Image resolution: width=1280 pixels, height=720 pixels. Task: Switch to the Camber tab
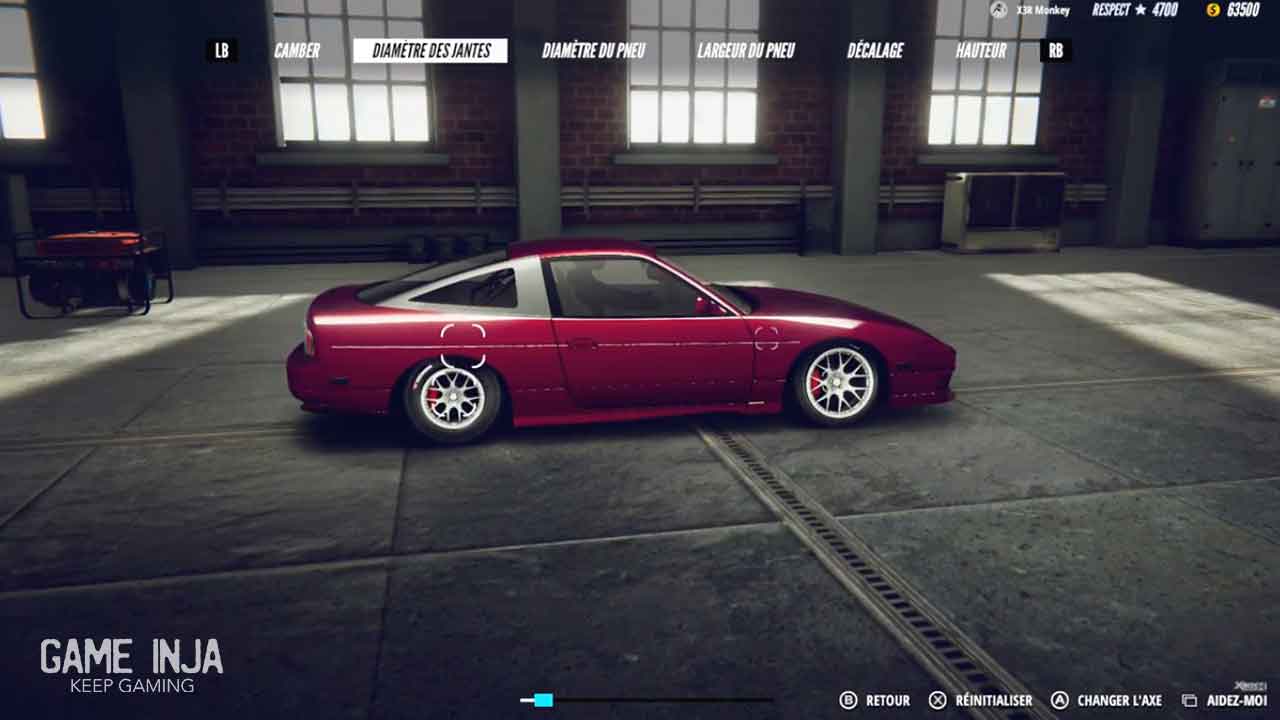pos(297,51)
